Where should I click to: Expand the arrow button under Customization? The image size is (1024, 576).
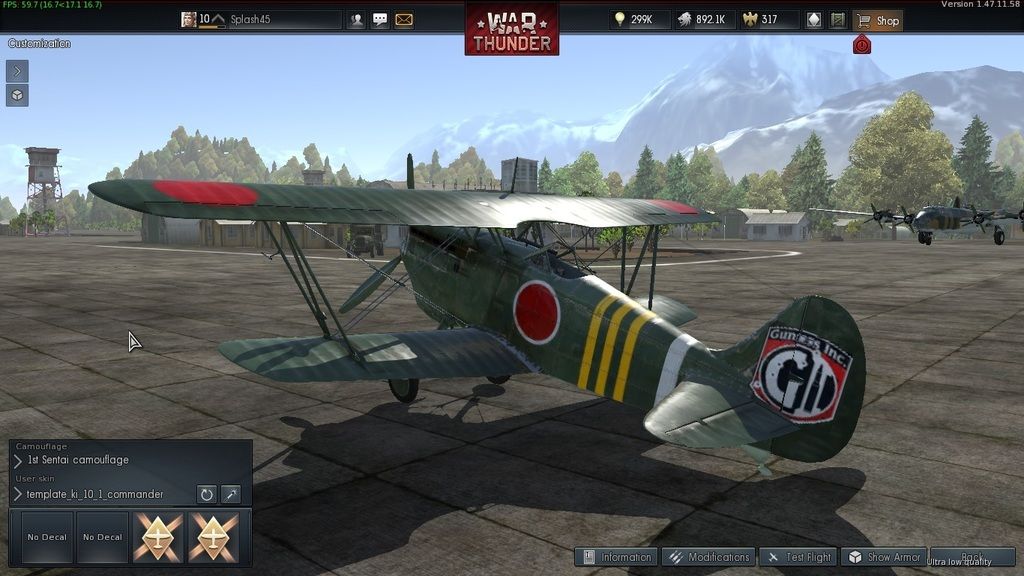17,71
